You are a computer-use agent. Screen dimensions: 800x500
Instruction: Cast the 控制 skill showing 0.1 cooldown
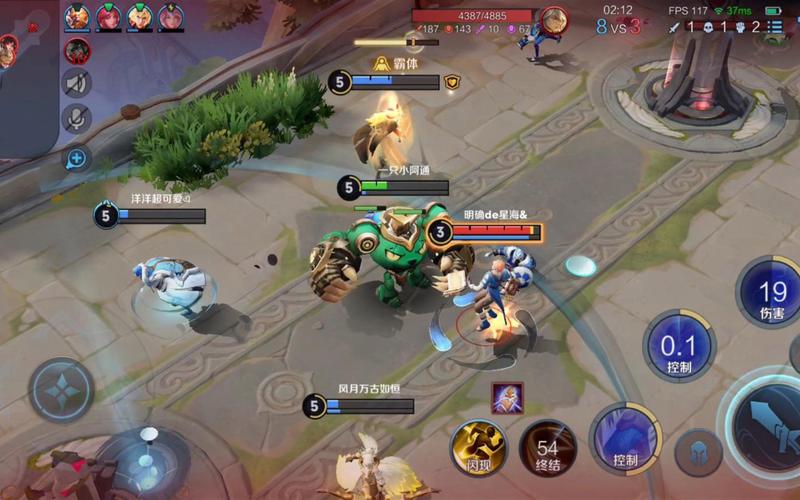(x=680, y=346)
